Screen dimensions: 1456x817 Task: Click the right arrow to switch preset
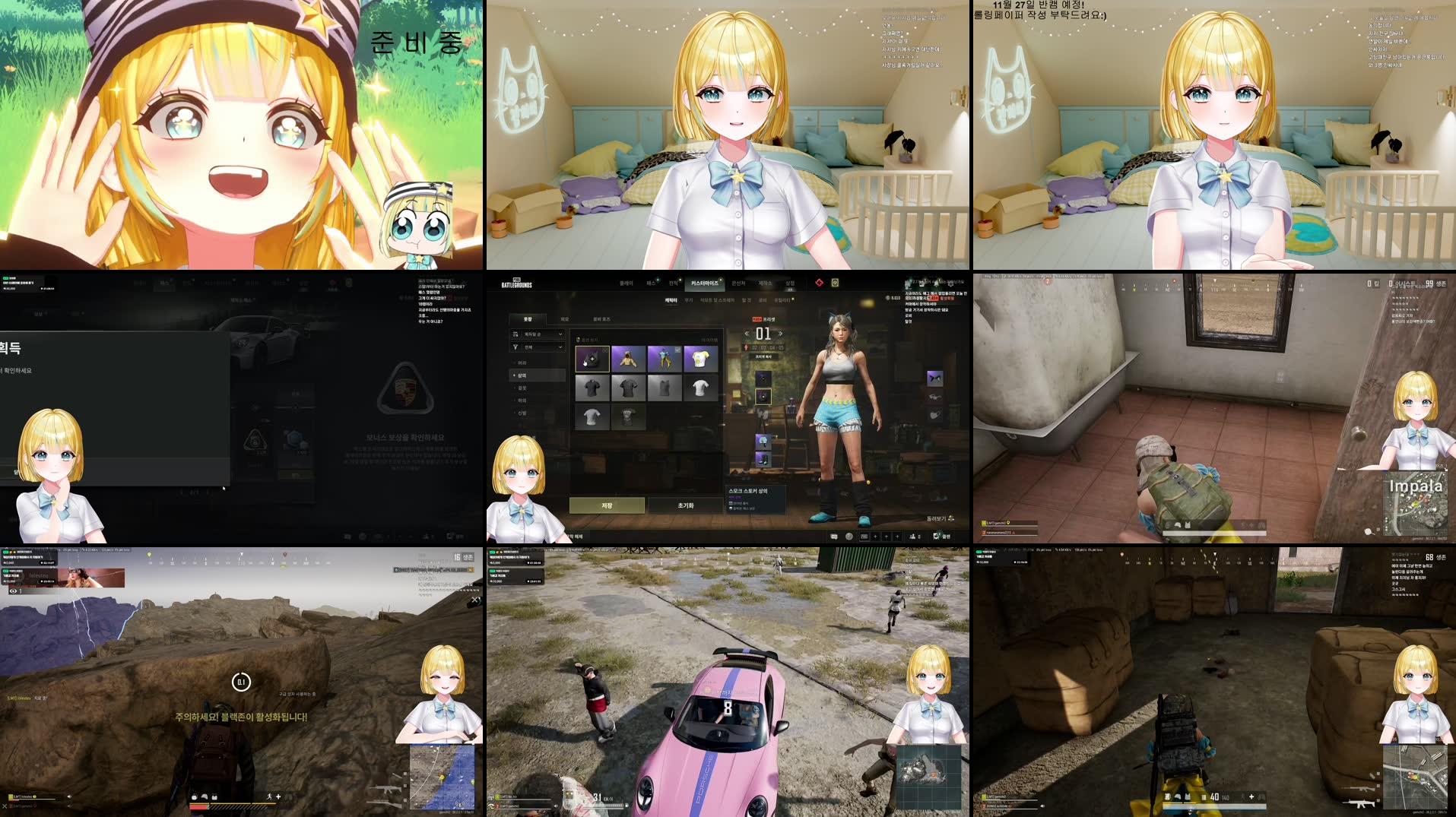coord(781,333)
